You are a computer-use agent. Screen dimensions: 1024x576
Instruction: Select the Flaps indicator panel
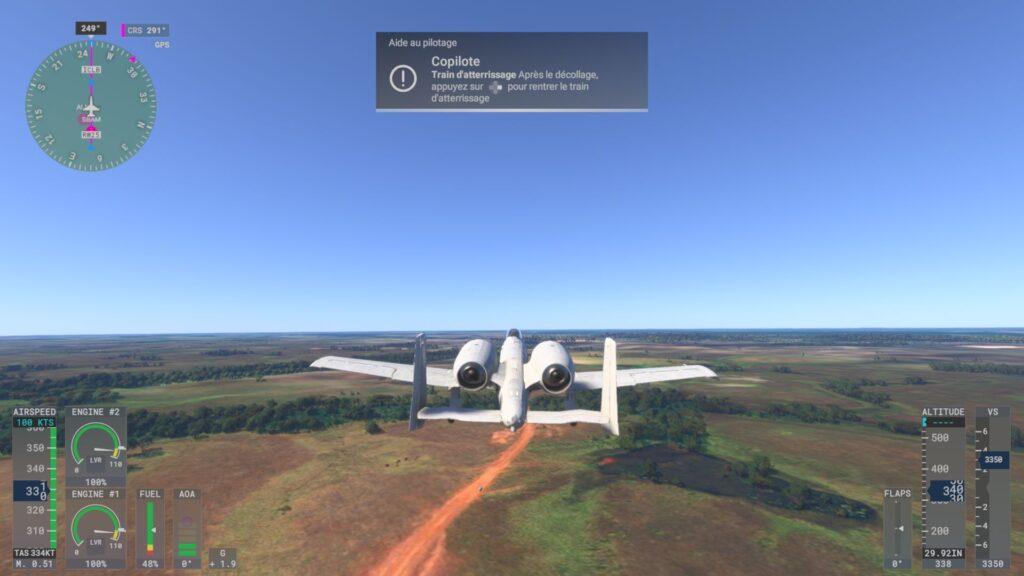(x=897, y=529)
